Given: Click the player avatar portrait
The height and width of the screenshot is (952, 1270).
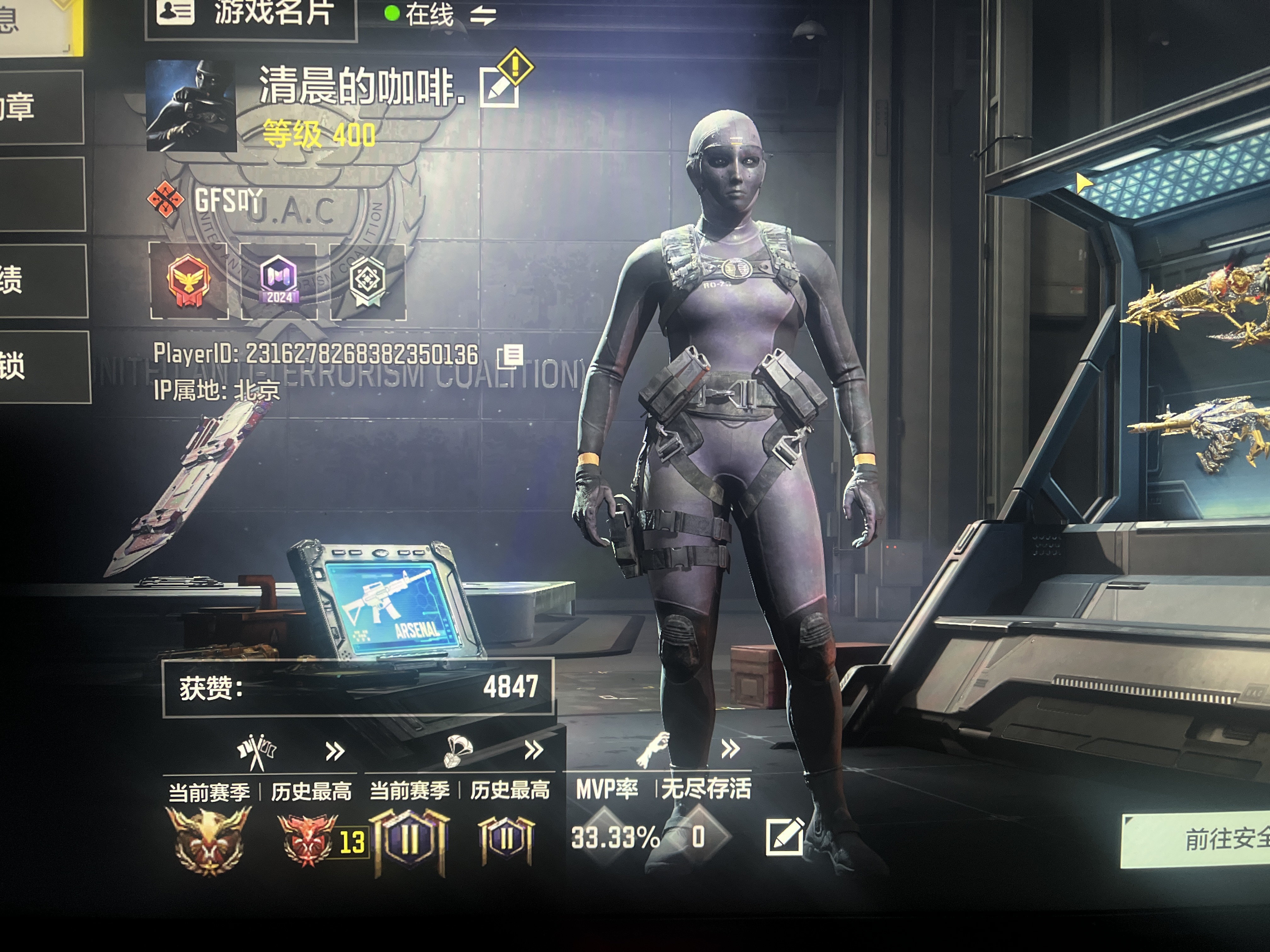Looking at the screenshot, I should tap(191, 105).
